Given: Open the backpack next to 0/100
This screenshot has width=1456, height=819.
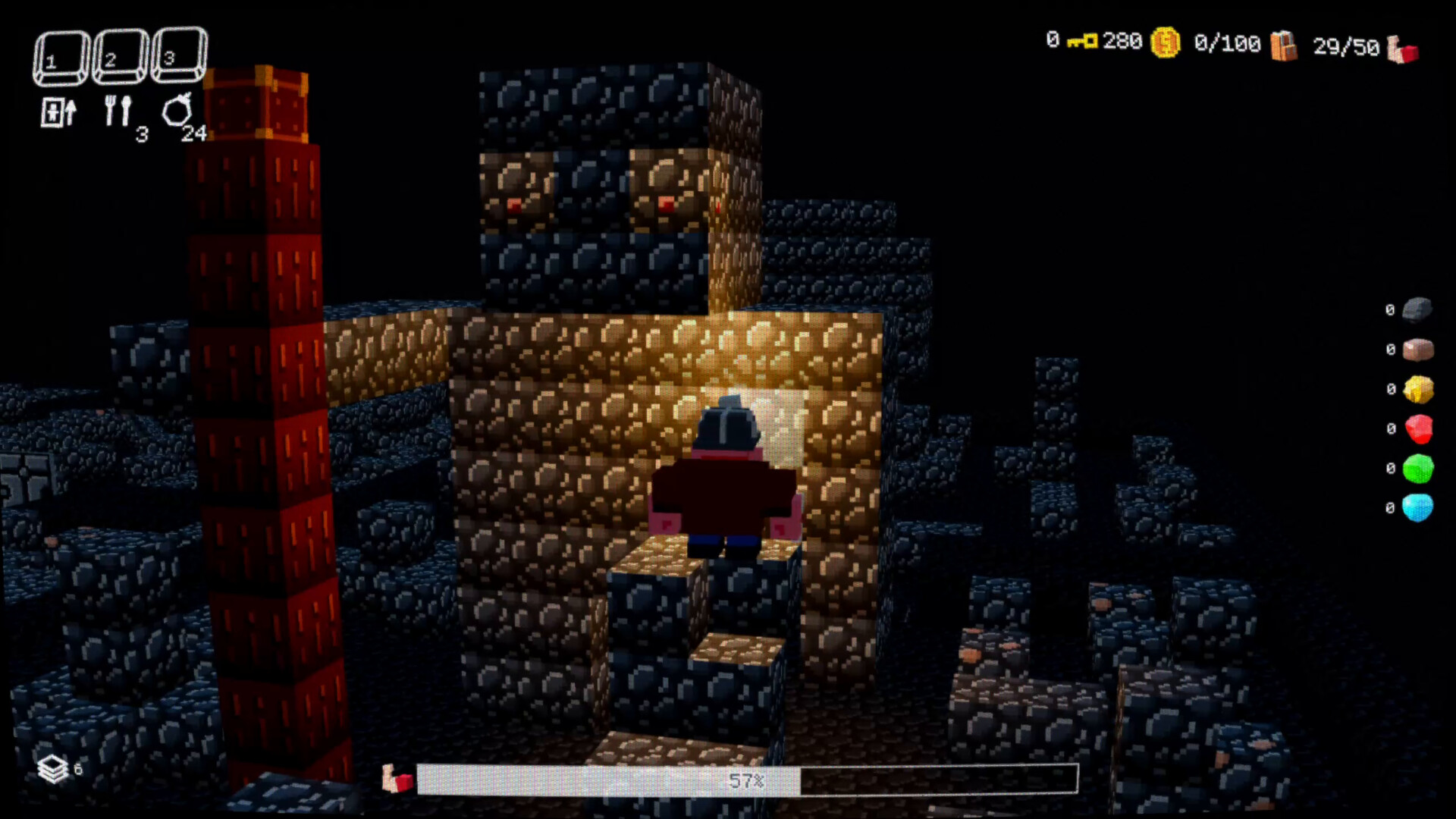Looking at the screenshot, I should tap(1285, 44).
